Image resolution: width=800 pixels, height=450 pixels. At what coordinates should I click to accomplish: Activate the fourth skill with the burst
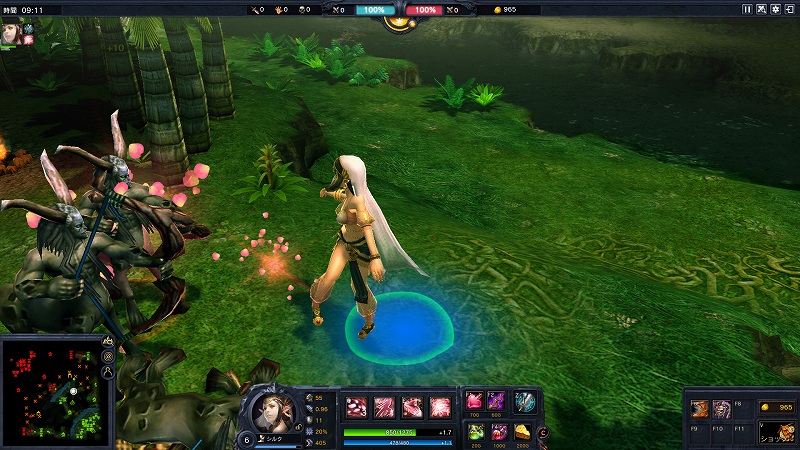[x=440, y=406]
